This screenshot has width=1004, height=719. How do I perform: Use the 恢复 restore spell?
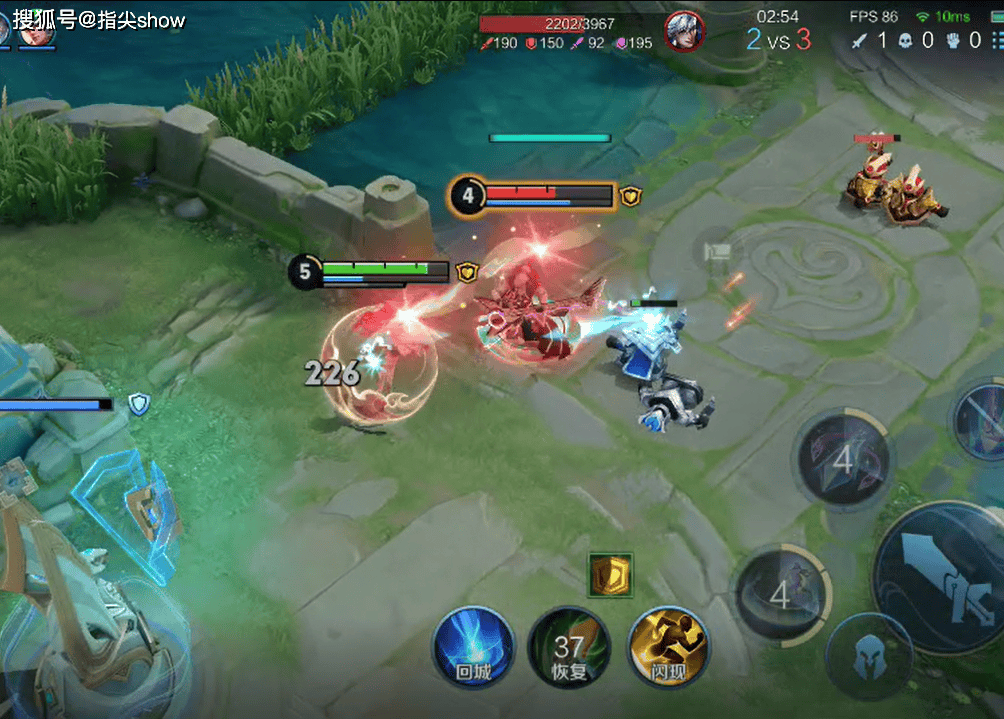point(569,646)
